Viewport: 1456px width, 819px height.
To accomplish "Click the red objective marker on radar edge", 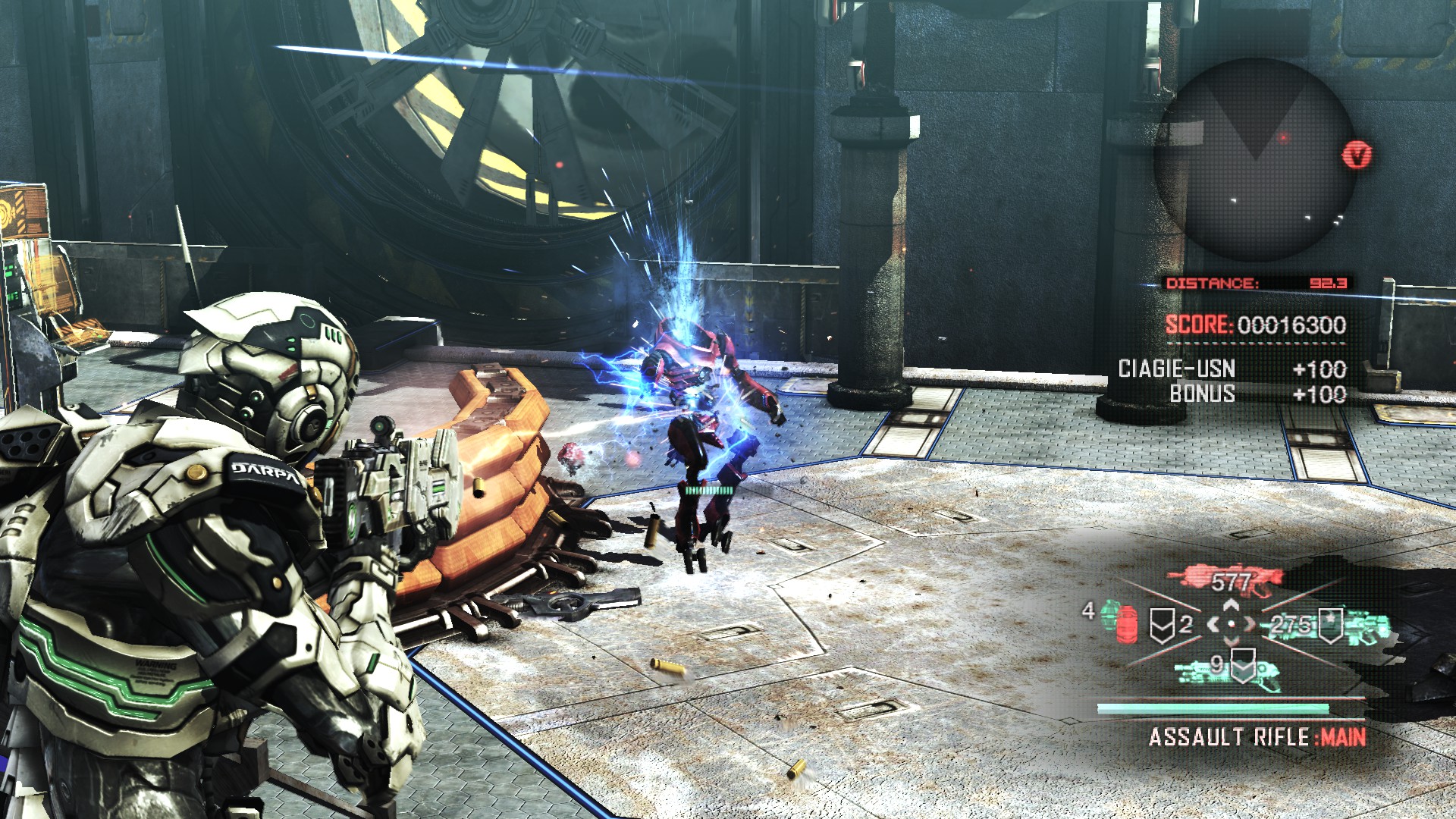I will click(x=1357, y=155).
